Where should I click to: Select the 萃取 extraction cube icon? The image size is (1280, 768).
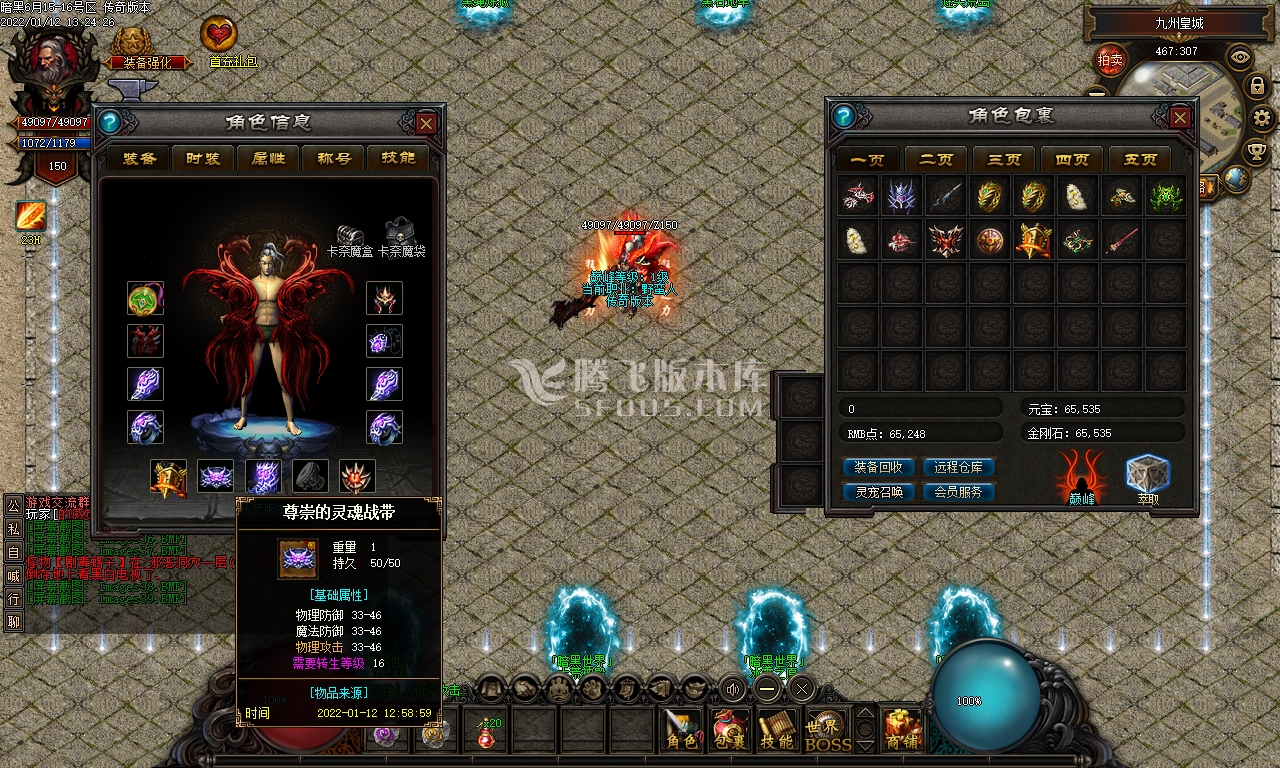pyautogui.click(x=1147, y=477)
